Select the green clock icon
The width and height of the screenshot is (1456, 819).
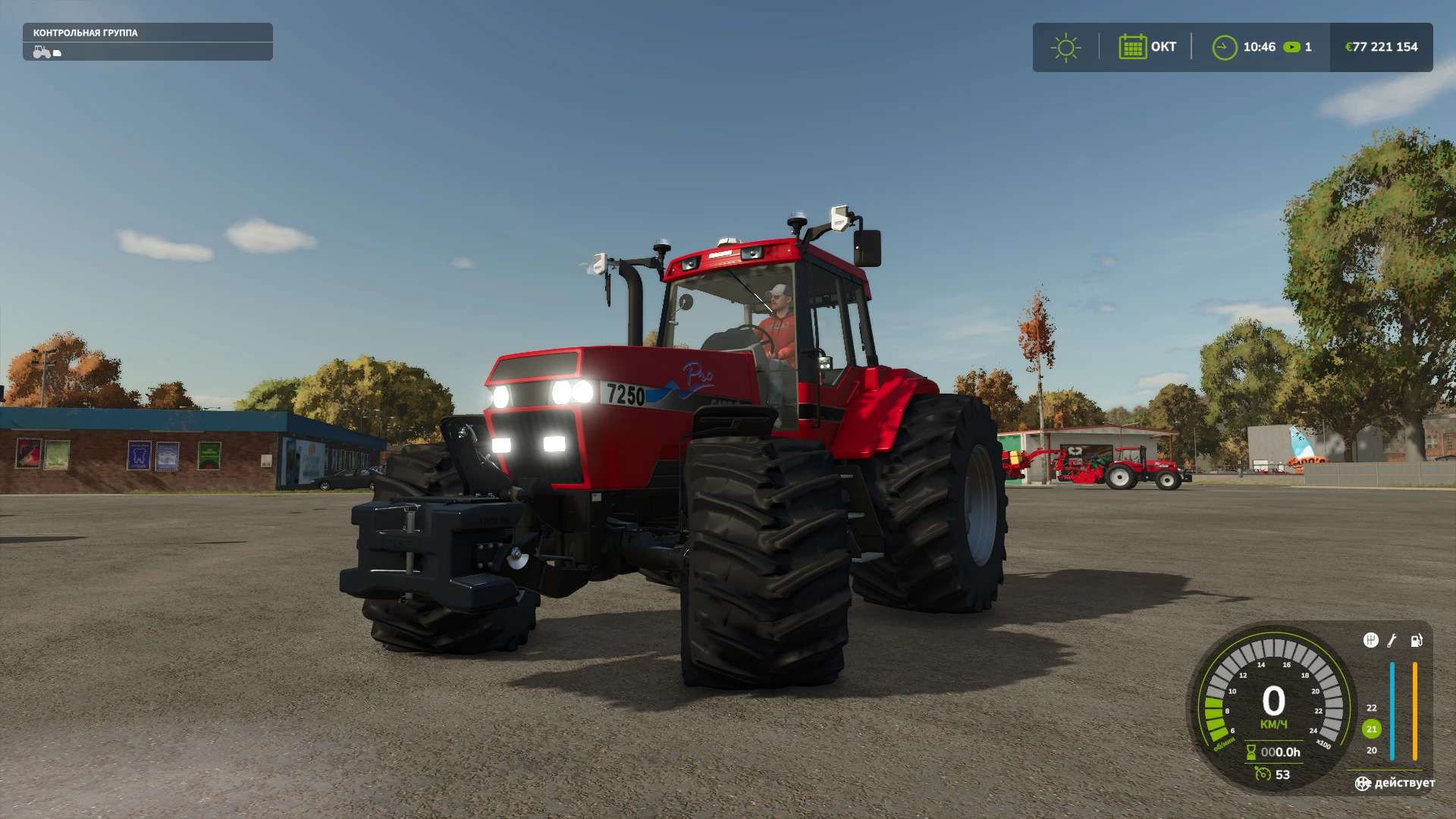pos(1224,47)
